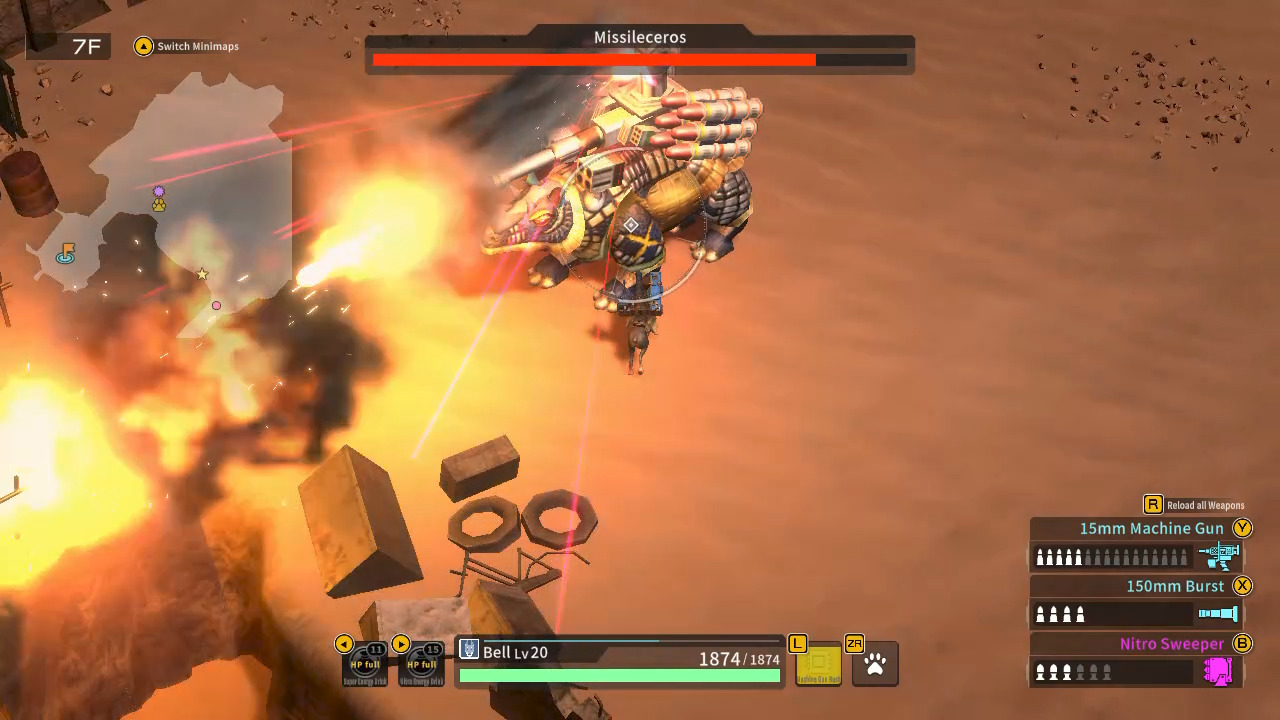Click the Missileceros red health bar
This screenshot has width=1280, height=720.
[594, 59]
